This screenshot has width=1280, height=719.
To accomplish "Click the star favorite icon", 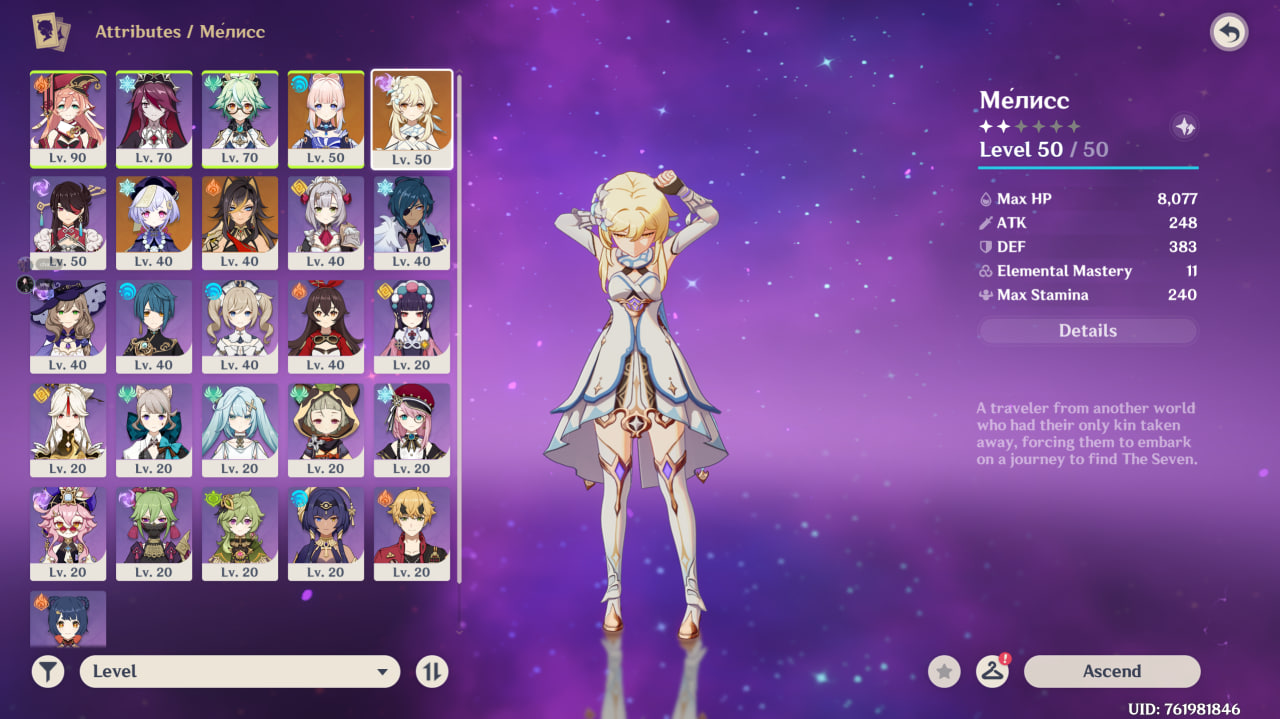I will click(944, 671).
